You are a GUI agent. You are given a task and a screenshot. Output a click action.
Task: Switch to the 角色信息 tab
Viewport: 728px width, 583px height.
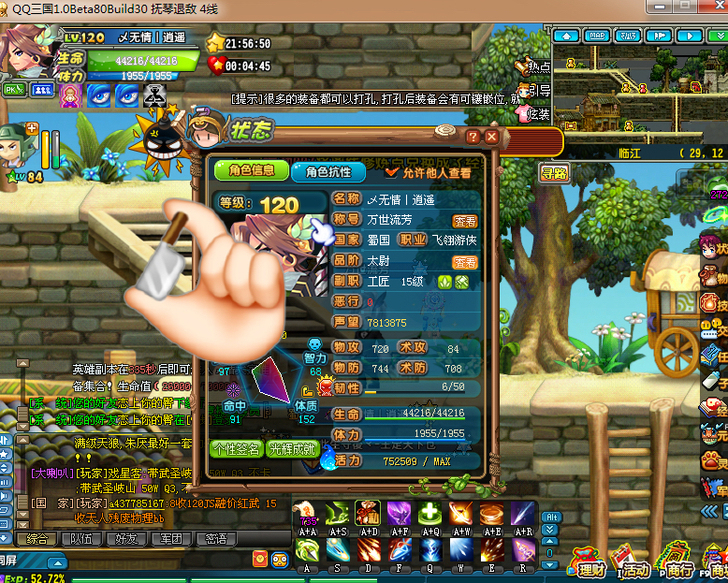tap(251, 171)
